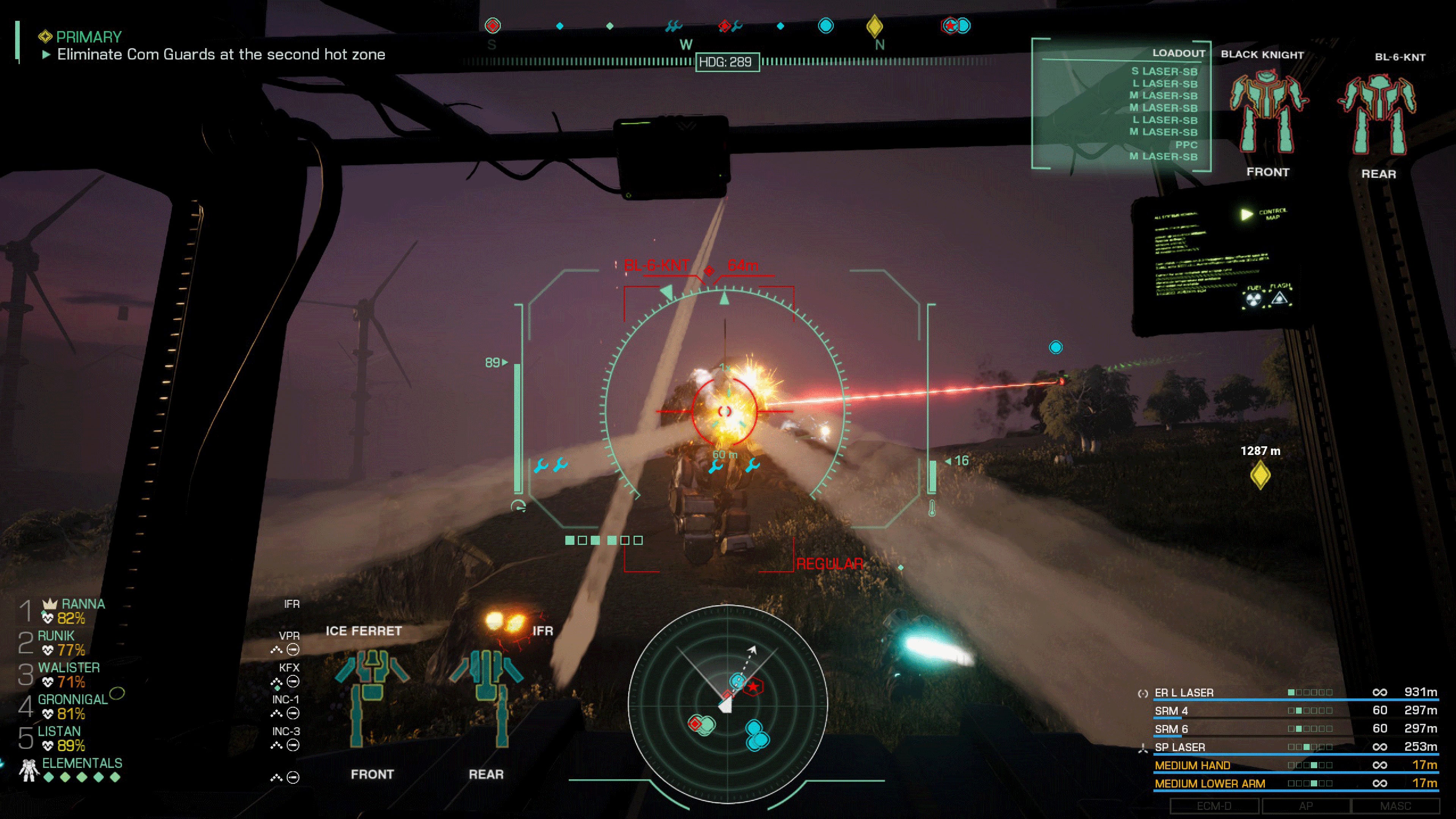
Task: Click the ammo status icon beside the VPR teammate
Action: [x=293, y=650]
